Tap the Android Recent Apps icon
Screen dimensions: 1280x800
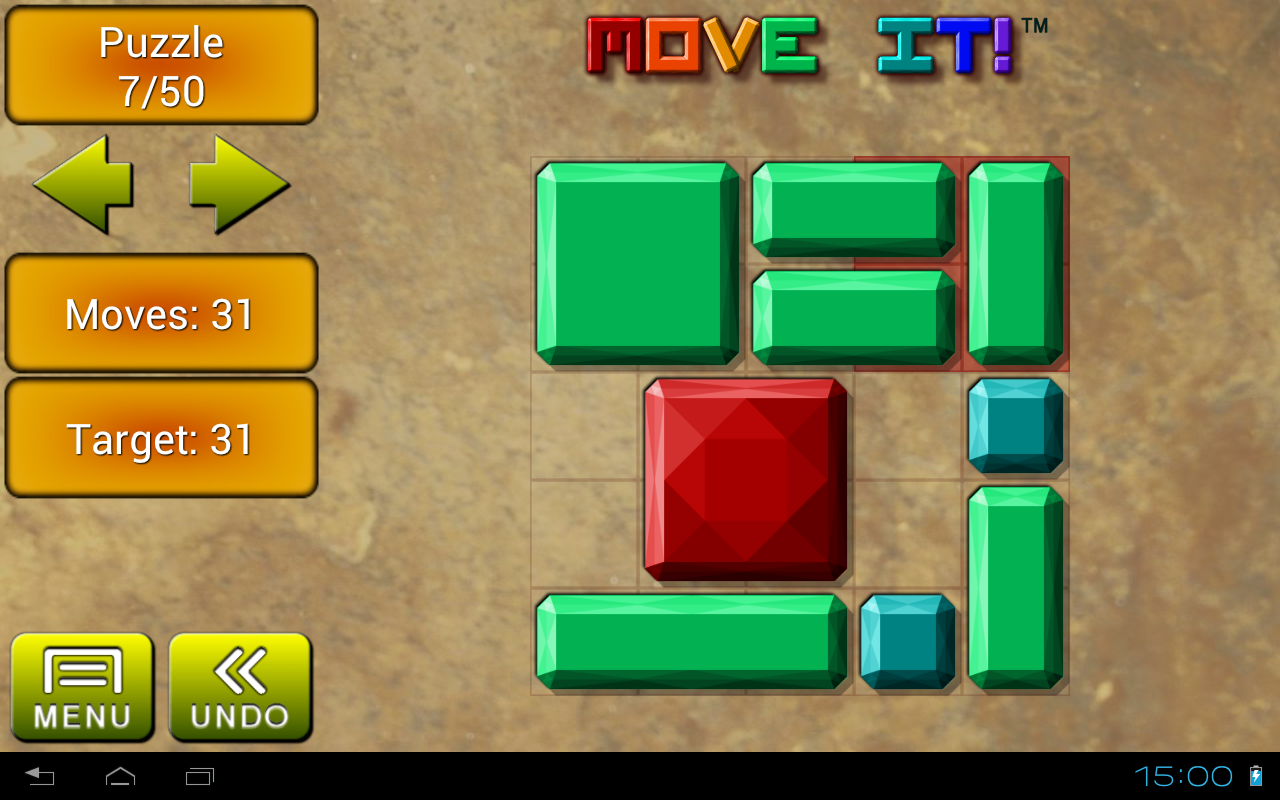tap(201, 775)
